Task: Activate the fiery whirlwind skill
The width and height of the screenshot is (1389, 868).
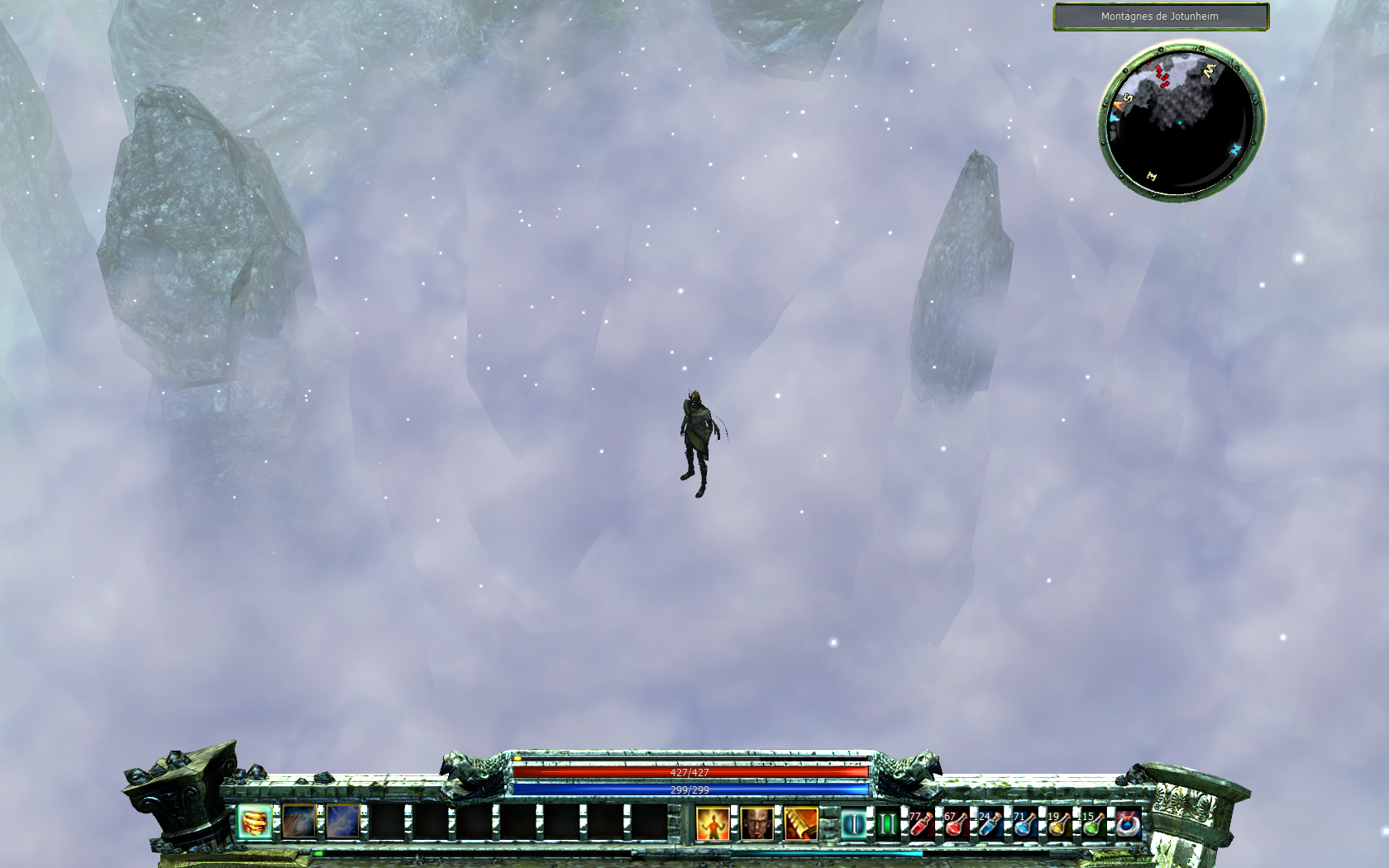Action: pyautogui.click(x=255, y=823)
